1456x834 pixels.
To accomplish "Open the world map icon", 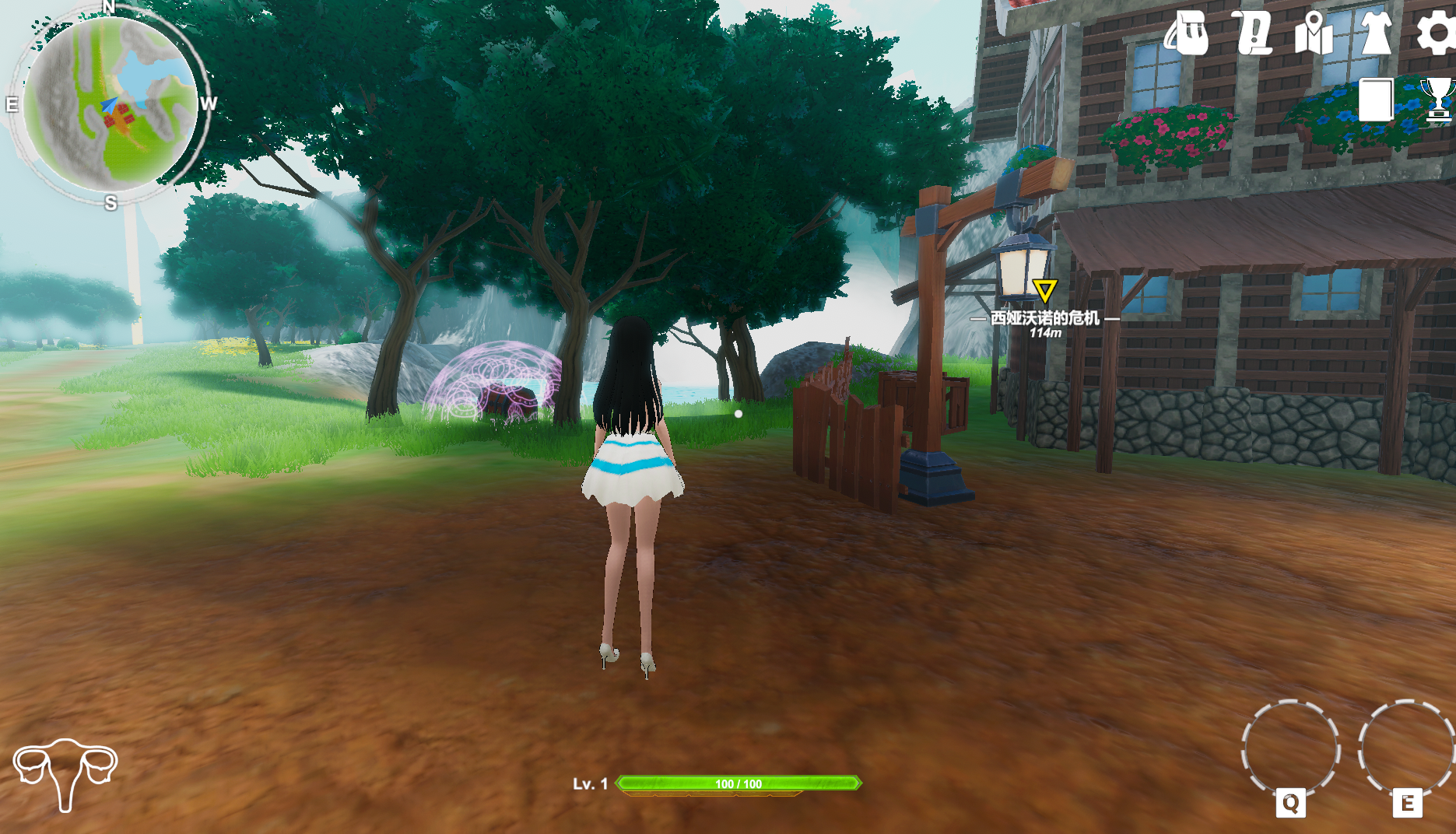I will 1314,34.
